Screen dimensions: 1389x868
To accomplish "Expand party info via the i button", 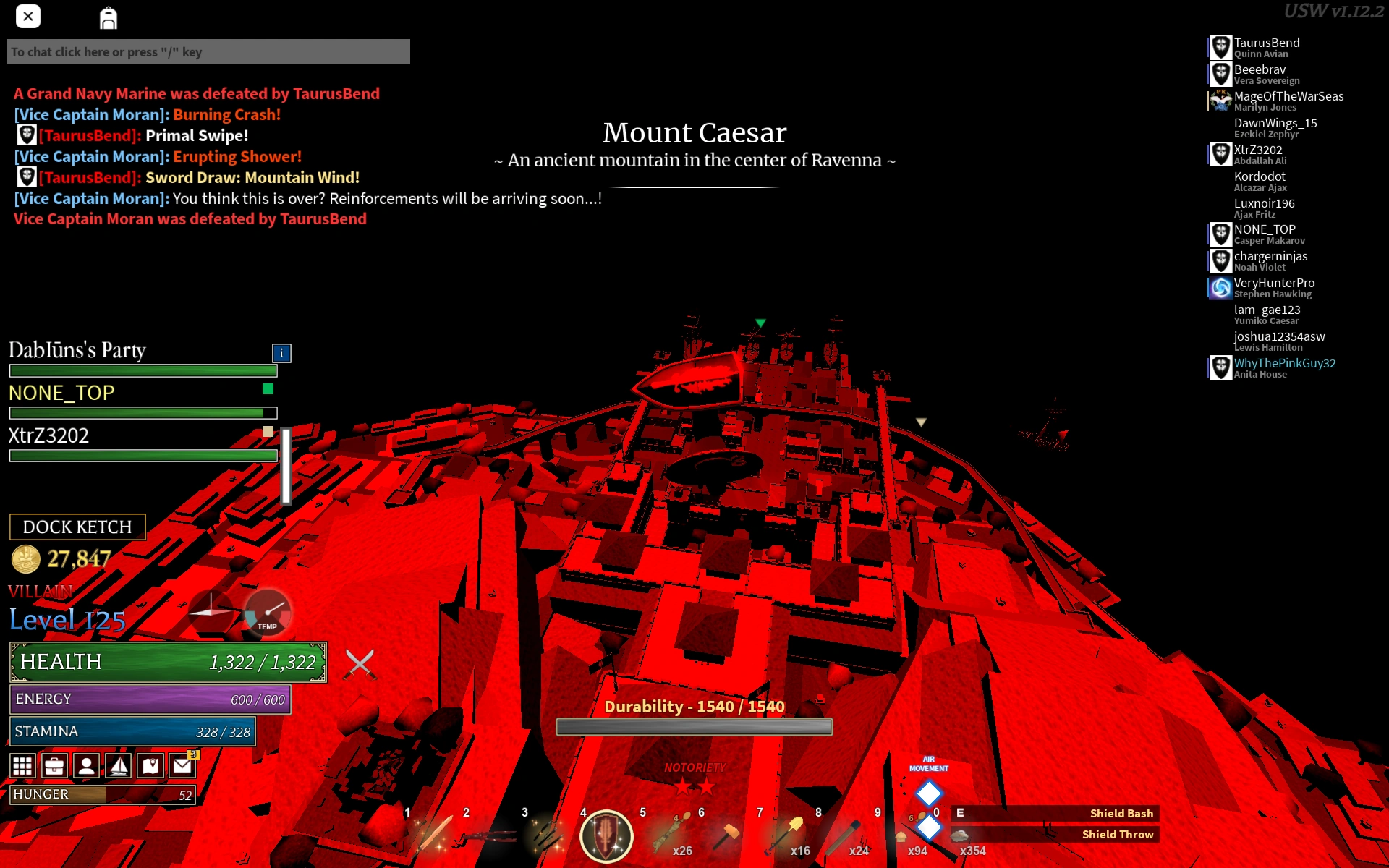I will pyautogui.click(x=281, y=354).
